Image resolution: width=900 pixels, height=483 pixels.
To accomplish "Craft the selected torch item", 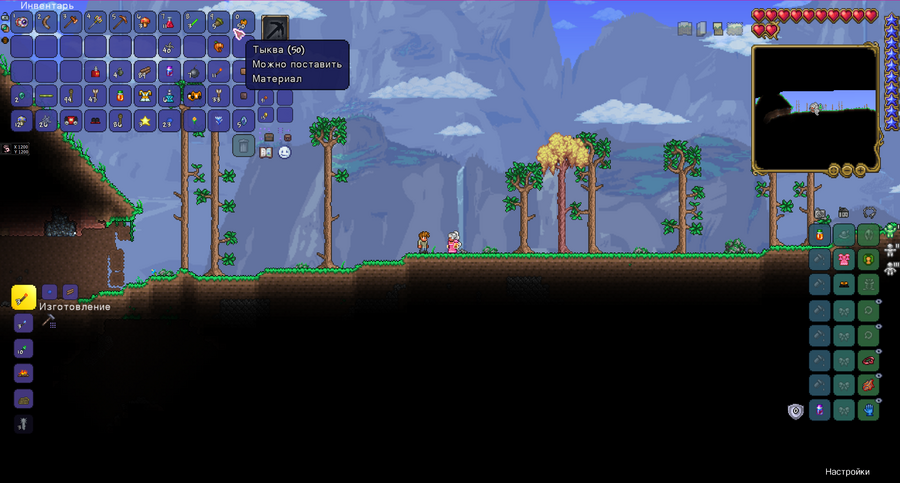I will click(x=24, y=297).
